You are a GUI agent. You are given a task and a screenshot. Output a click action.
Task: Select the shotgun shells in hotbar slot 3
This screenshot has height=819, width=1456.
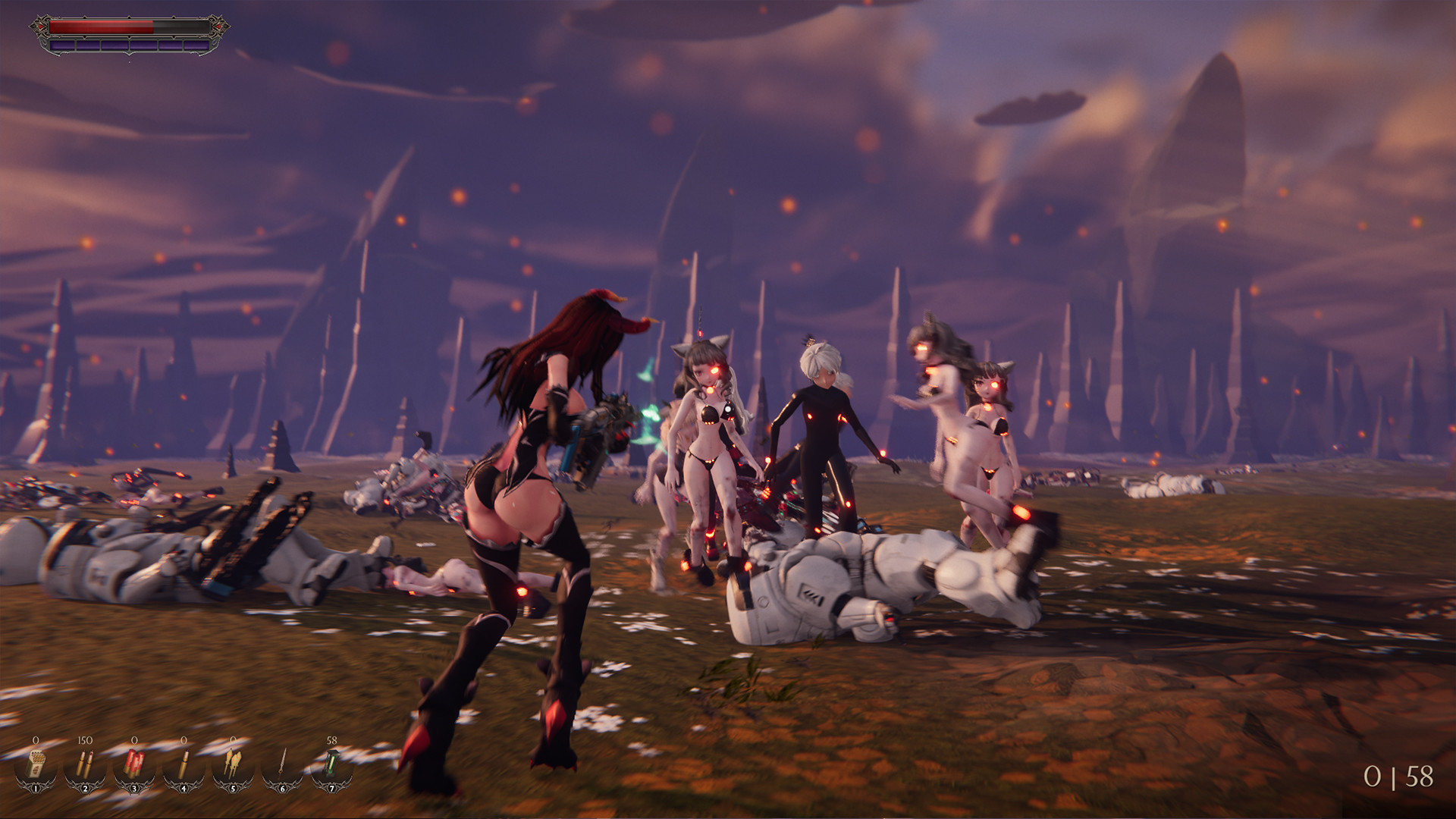(x=134, y=764)
